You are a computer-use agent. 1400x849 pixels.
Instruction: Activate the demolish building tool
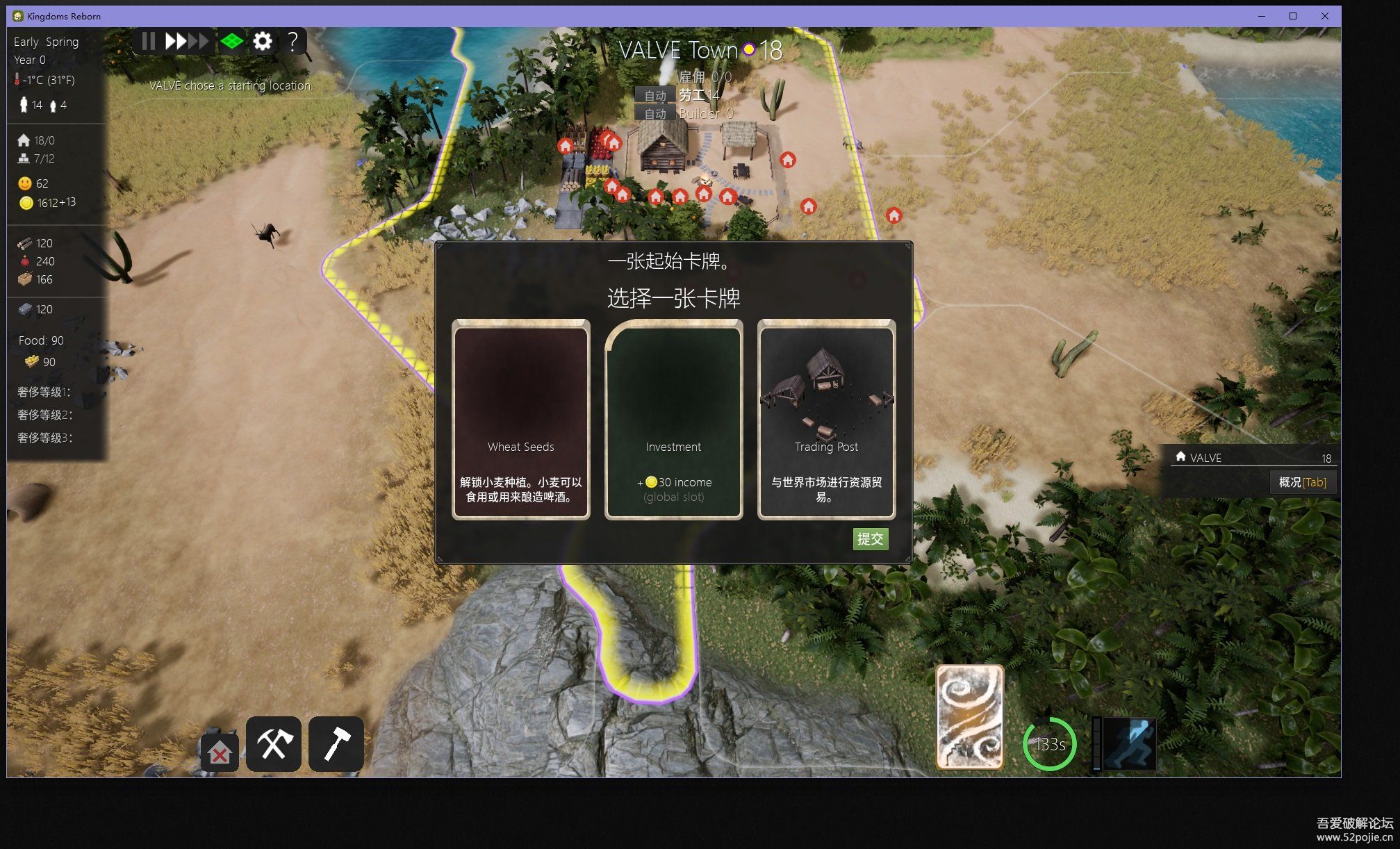[x=220, y=752]
